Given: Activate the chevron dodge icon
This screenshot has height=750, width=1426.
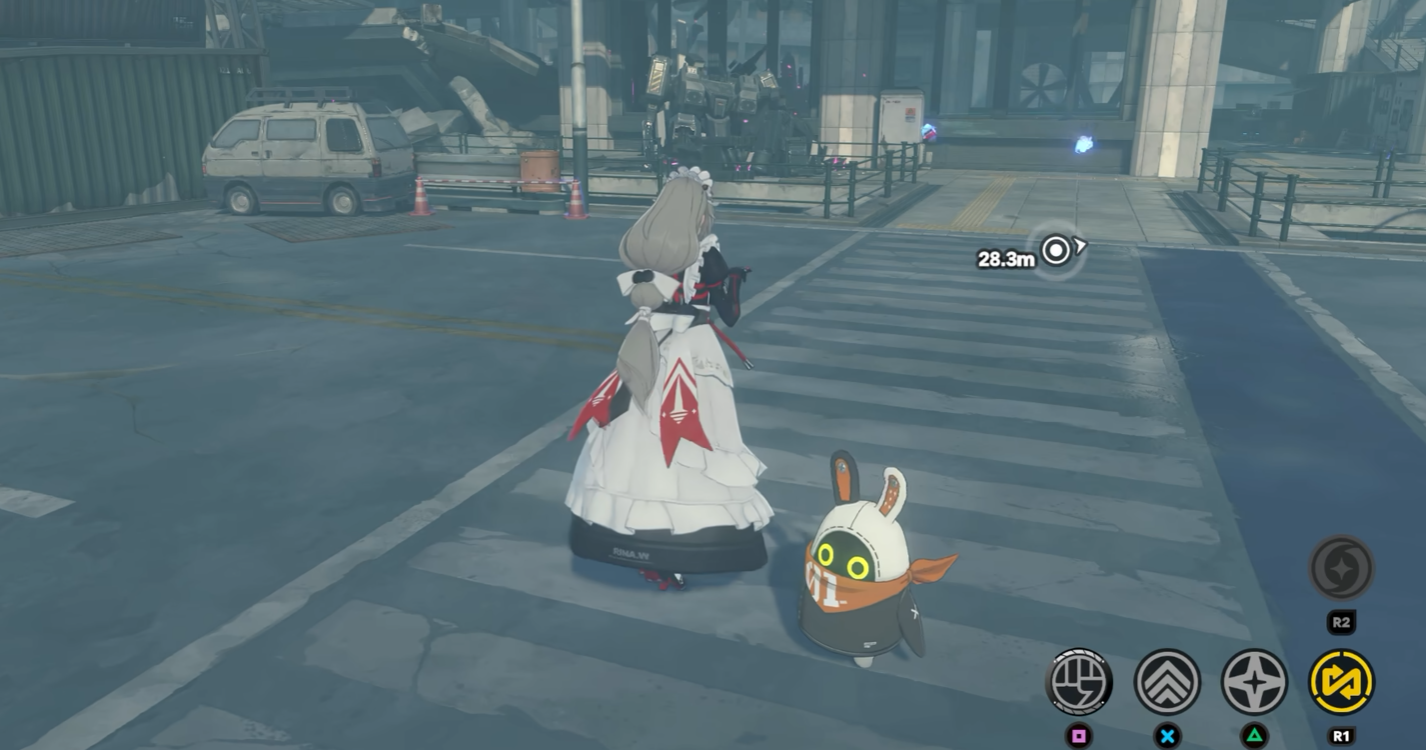Looking at the screenshot, I should click(1167, 682).
